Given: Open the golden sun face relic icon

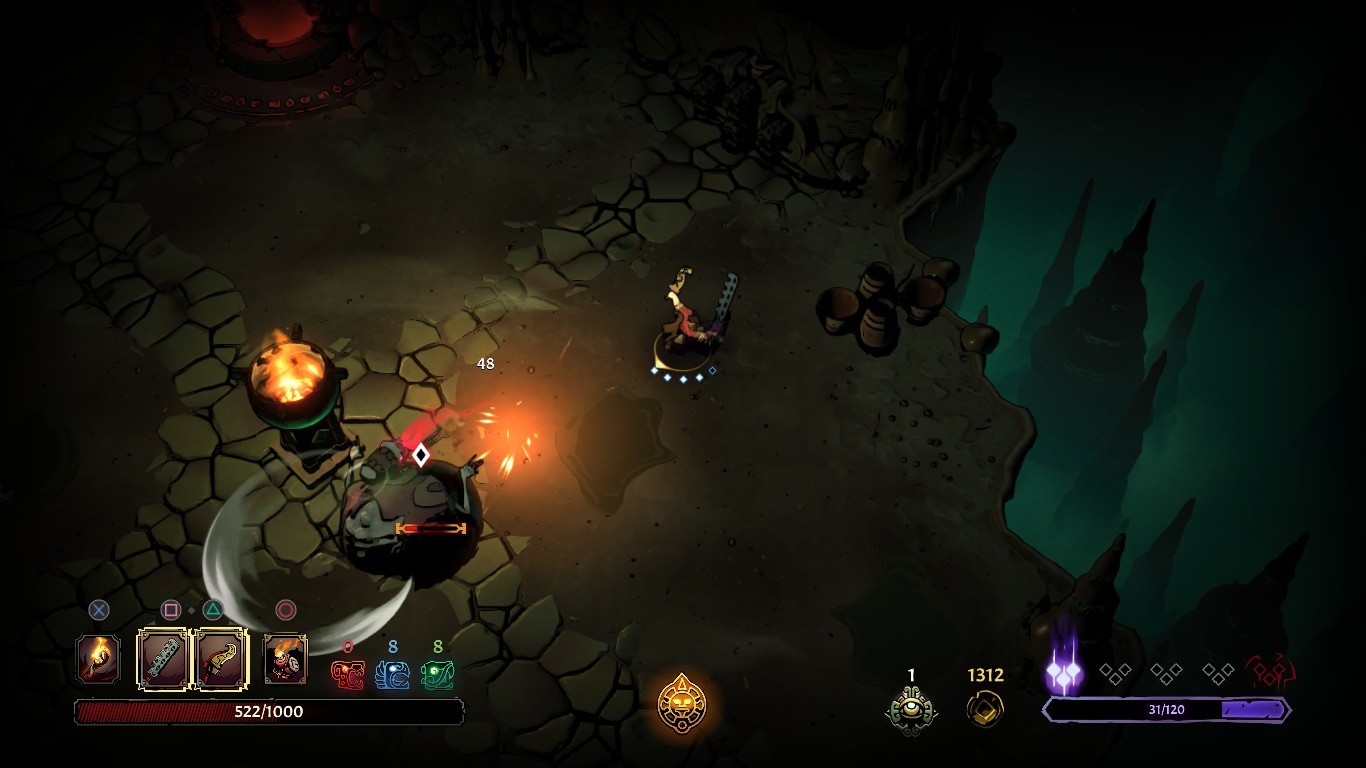Looking at the screenshot, I should pos(682,703).
